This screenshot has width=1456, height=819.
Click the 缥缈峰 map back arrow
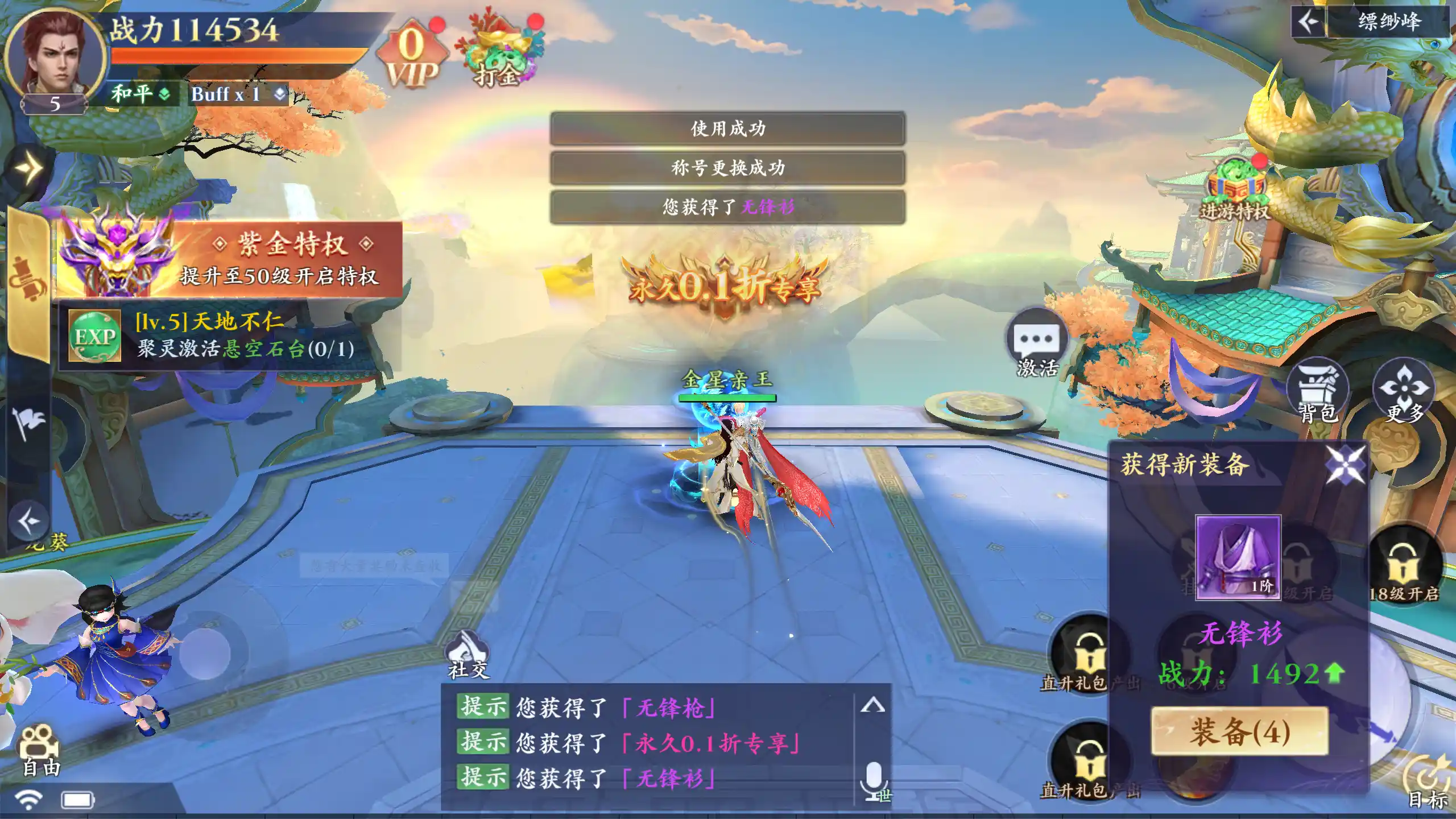point(1308,23)
